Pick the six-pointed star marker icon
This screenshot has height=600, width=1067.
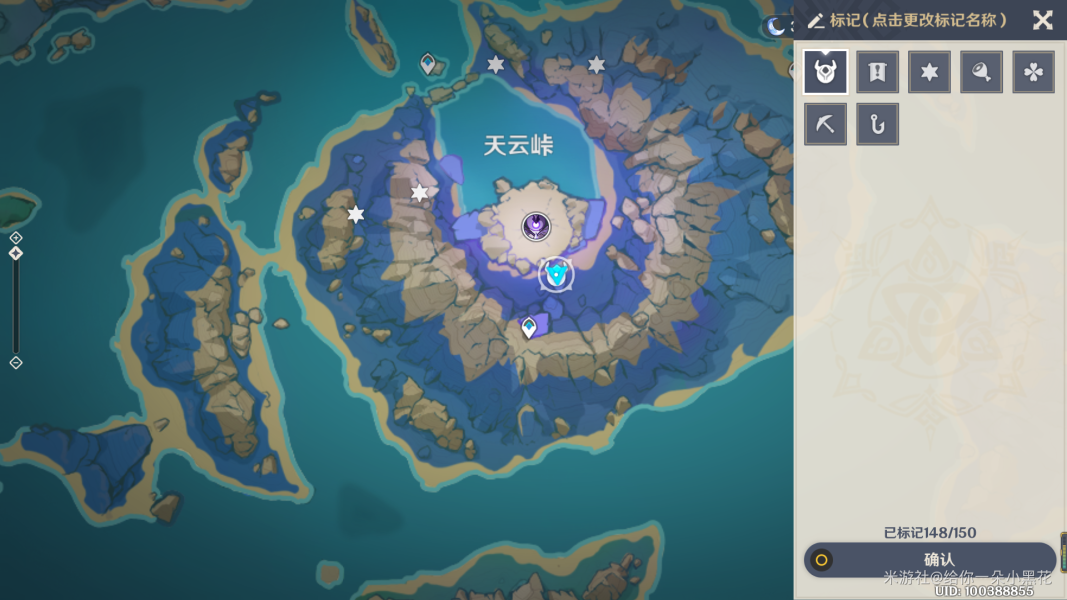(929, 72)
